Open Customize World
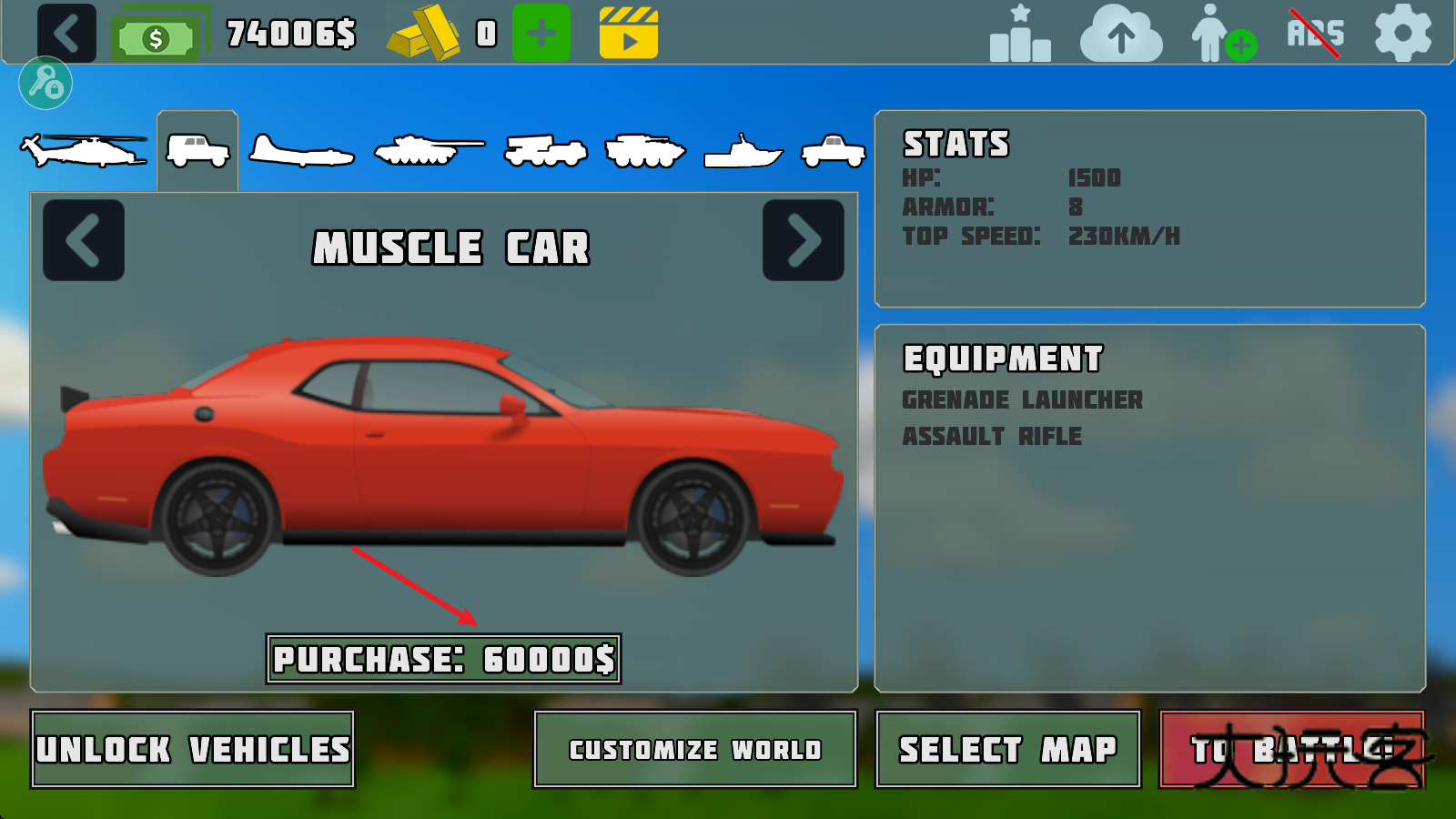Image resolution: width=1456 pixels, height=819 pixels. point(694,750)
